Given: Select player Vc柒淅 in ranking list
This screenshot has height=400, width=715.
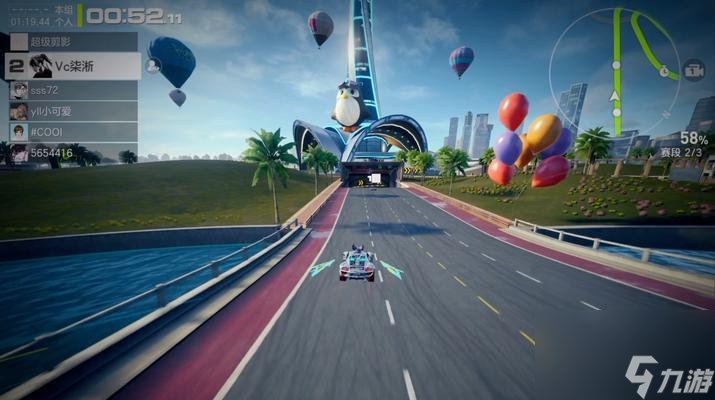Looking at the screenshot, I should 72,66.
